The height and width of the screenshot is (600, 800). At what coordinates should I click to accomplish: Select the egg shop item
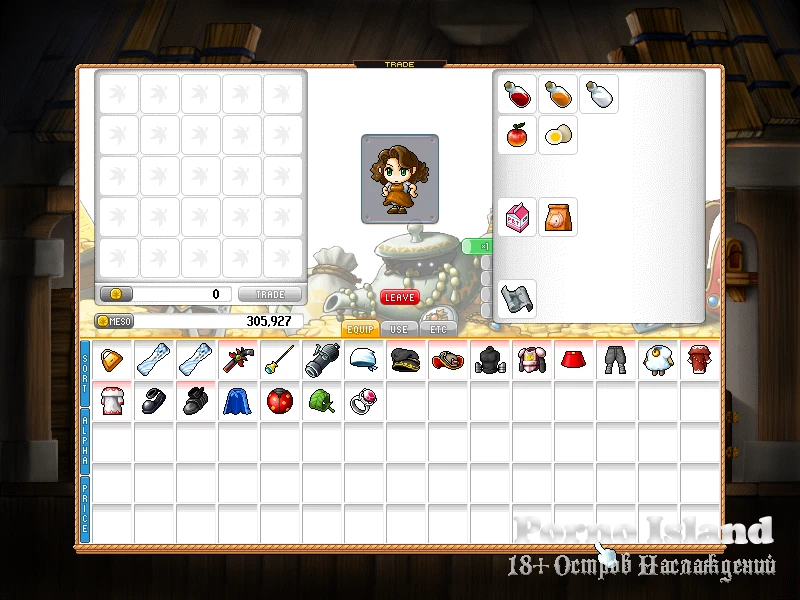pyautogui.click(x=558, y=134)
